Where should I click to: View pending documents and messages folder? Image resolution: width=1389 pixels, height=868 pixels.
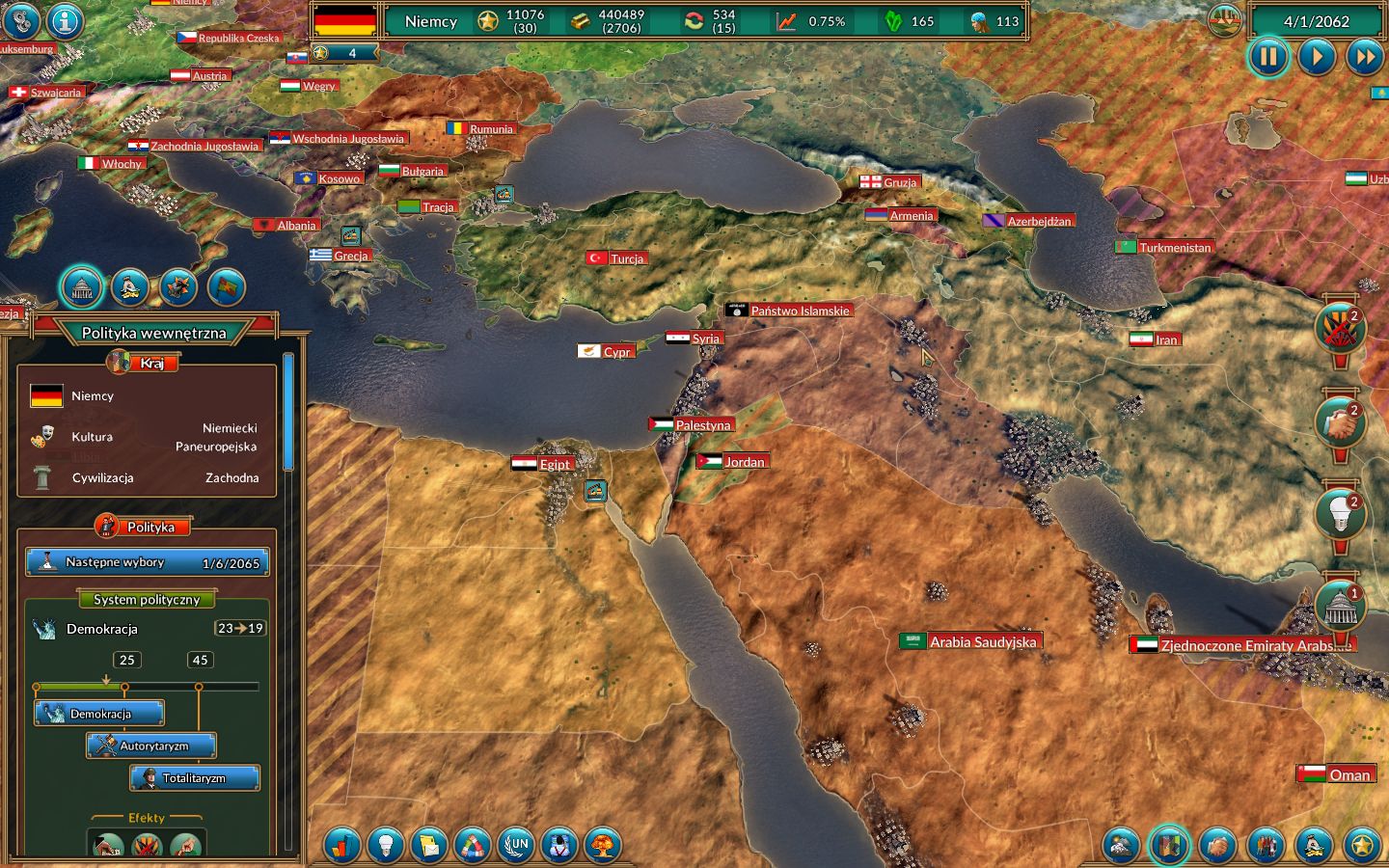(429, 846)
